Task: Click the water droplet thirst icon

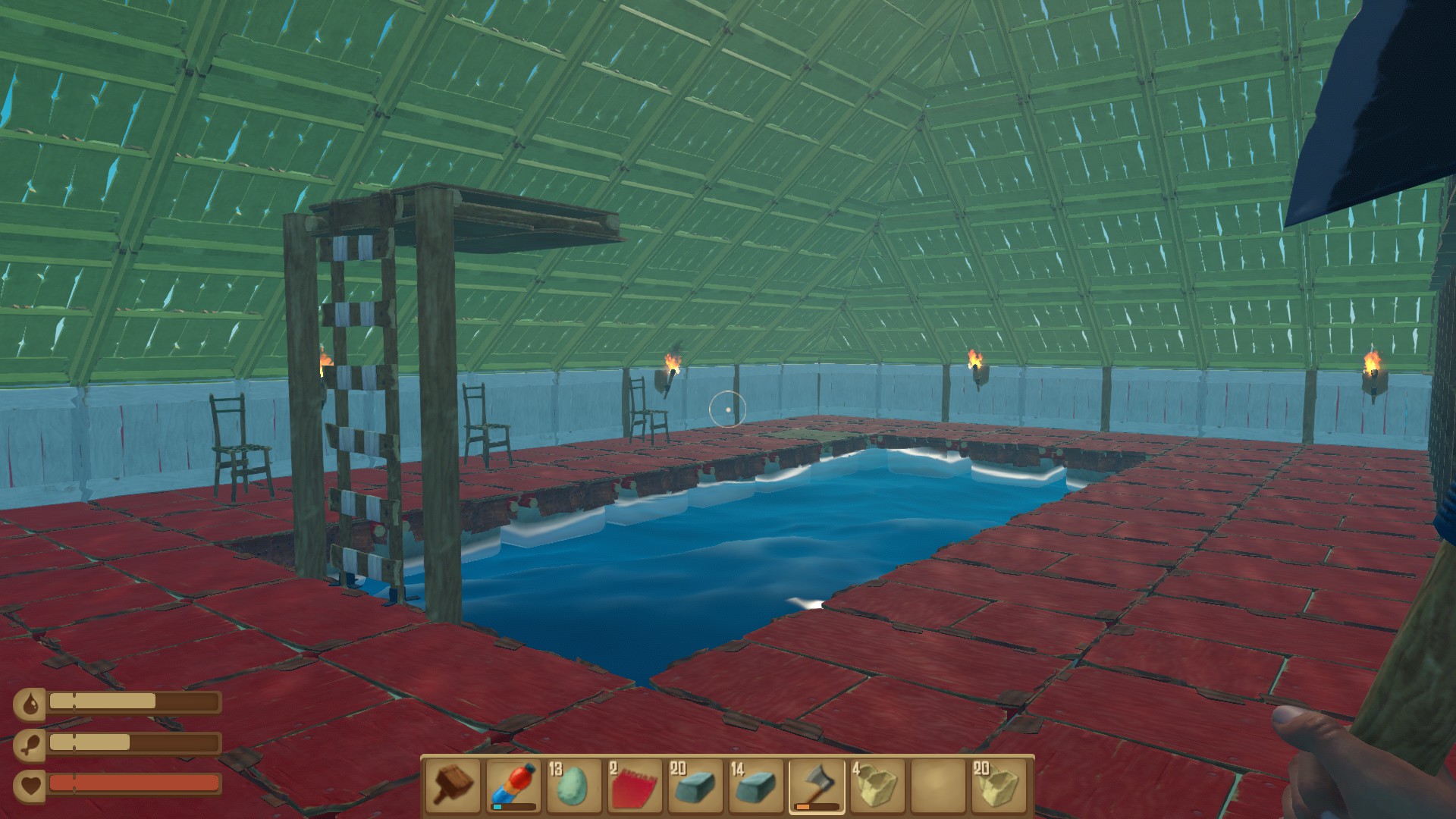Action: [x=31, y=703]
